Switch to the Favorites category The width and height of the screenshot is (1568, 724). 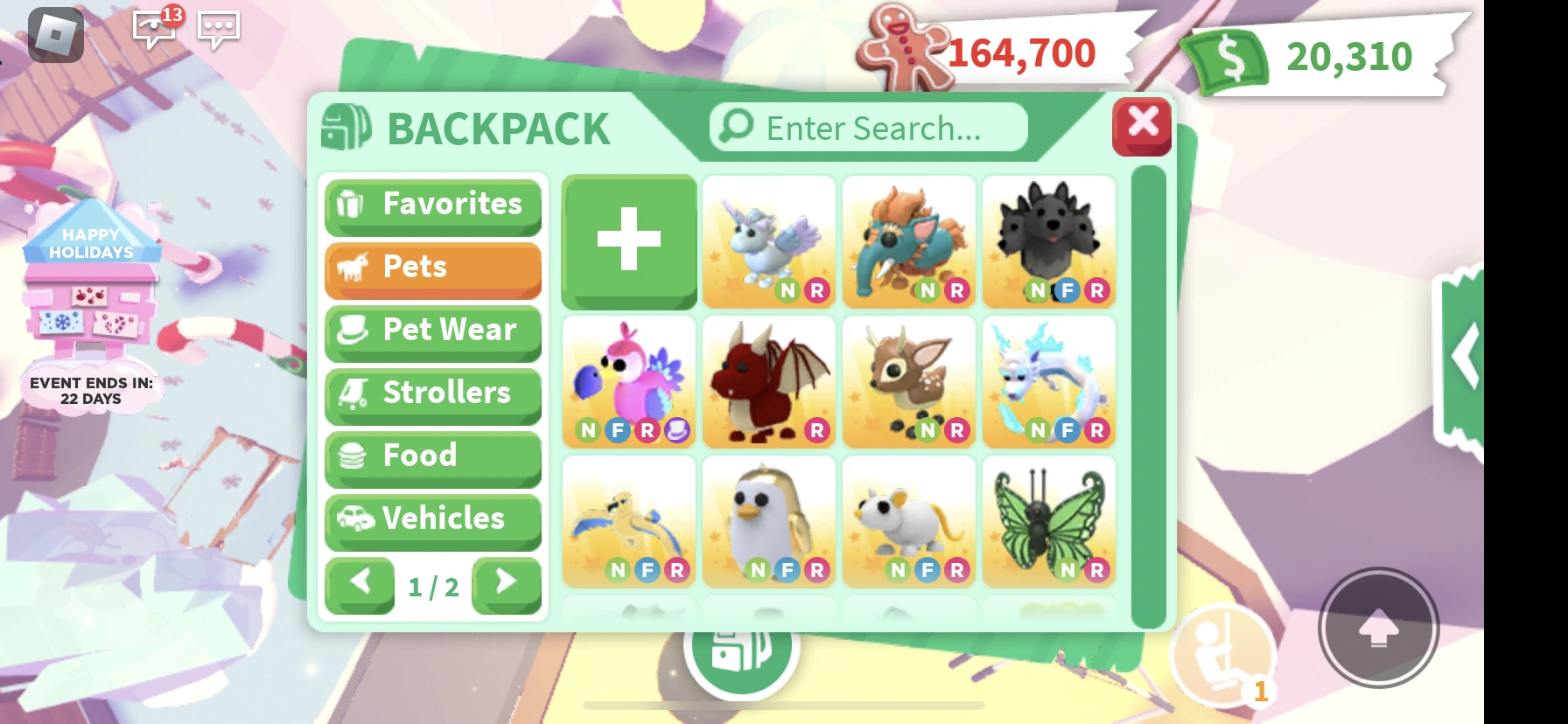coord(432,205)
